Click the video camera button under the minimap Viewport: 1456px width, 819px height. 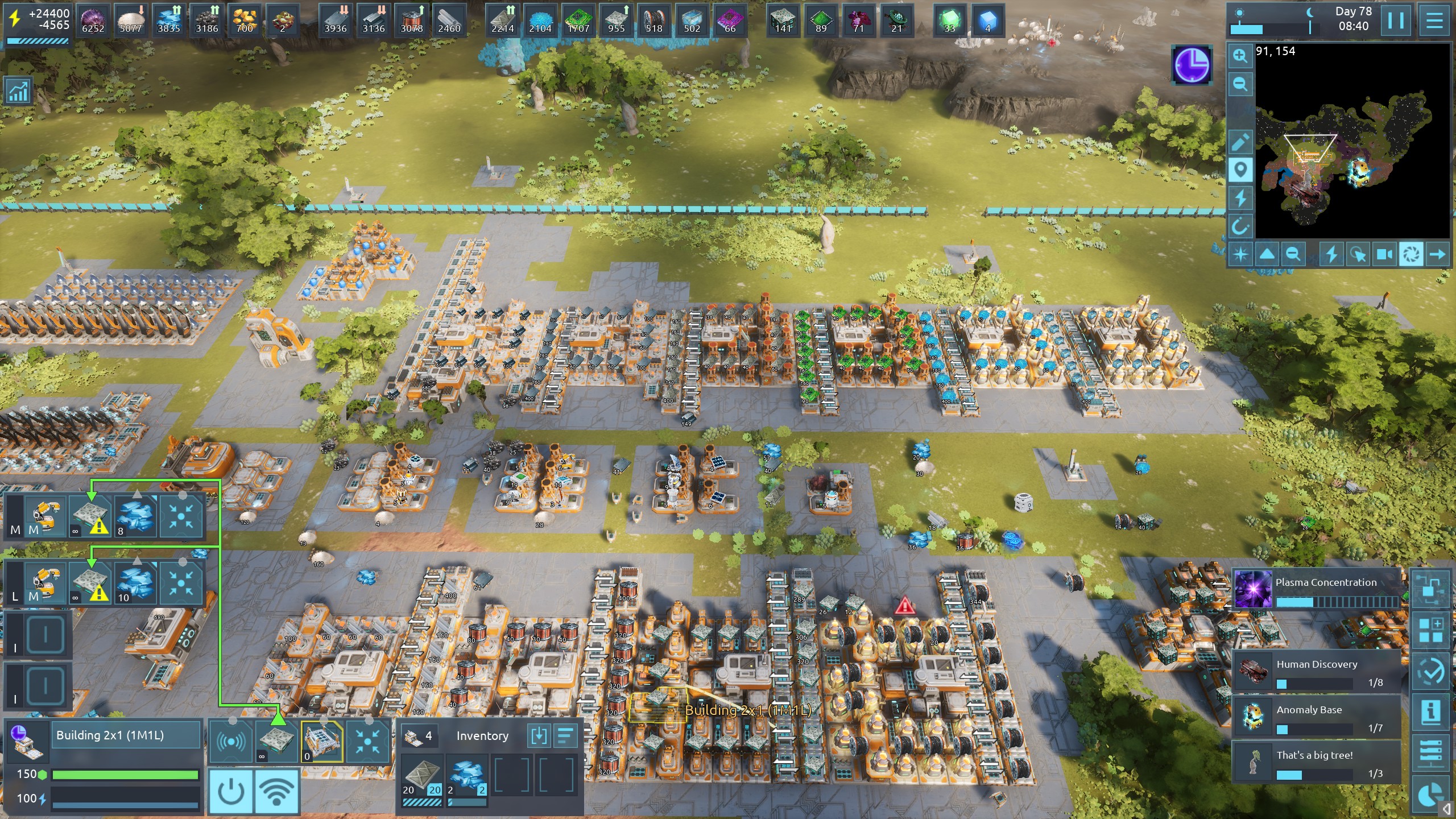(x=1384, y=254)
